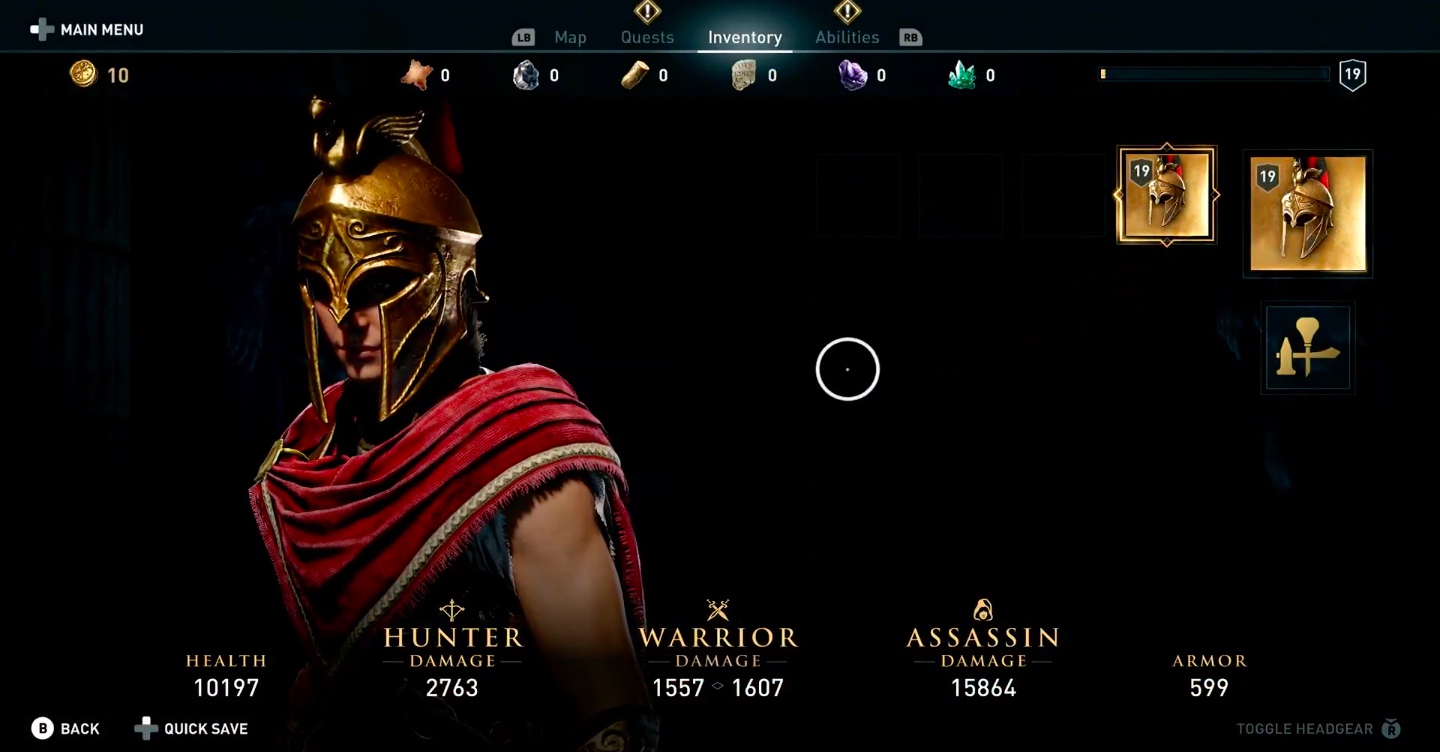This screenshot has height=752, width=1440.
Task: Open the hammer and anvil icon
Action: [1308, 348]
